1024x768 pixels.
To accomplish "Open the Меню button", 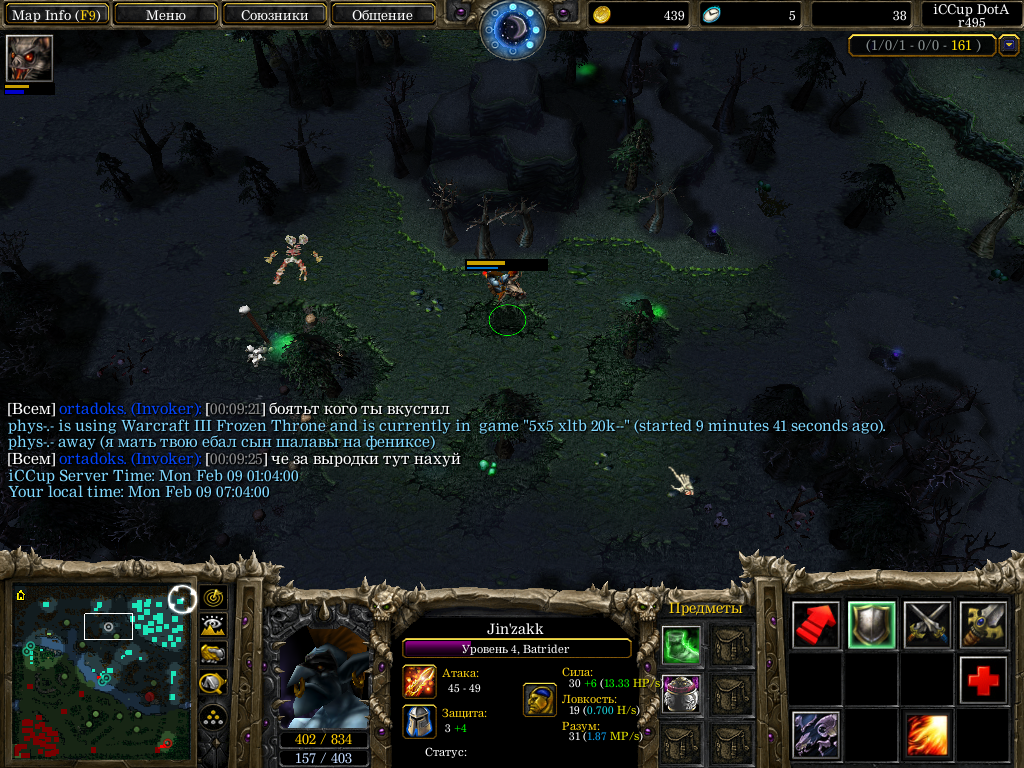I will [166, 15].
